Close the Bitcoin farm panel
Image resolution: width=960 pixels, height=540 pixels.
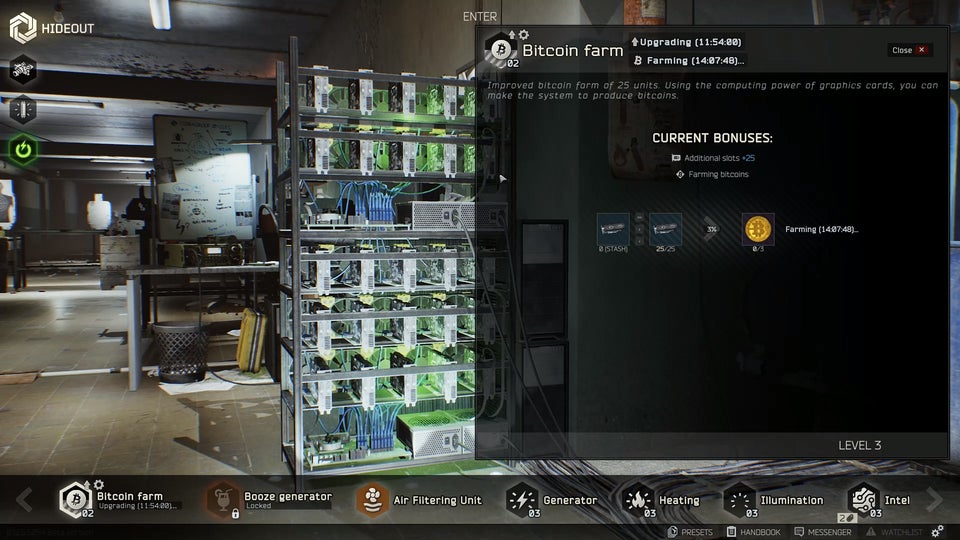click(909, 50)
